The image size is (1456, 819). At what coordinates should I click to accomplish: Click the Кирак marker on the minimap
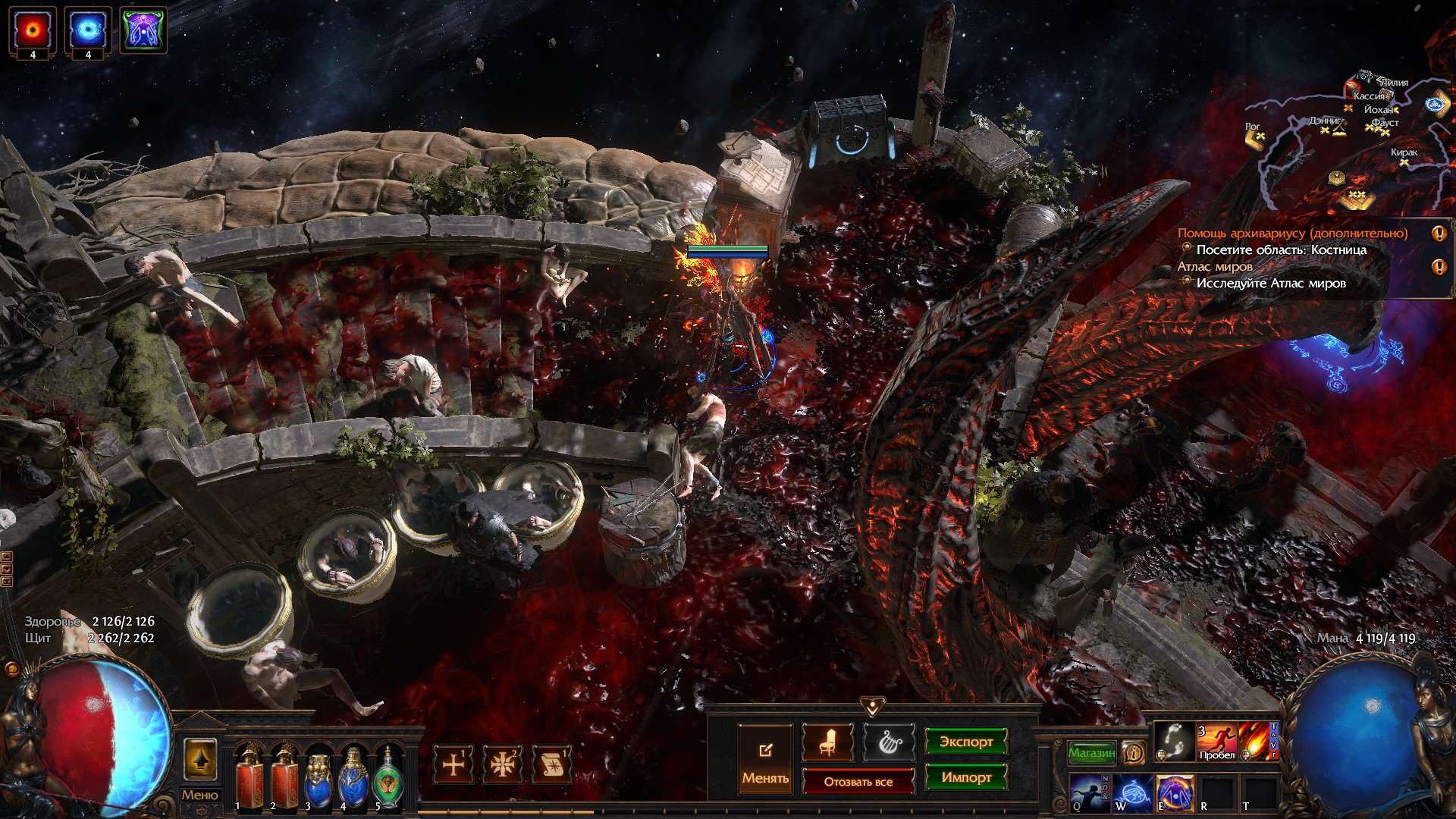(x=1404, y=153)
